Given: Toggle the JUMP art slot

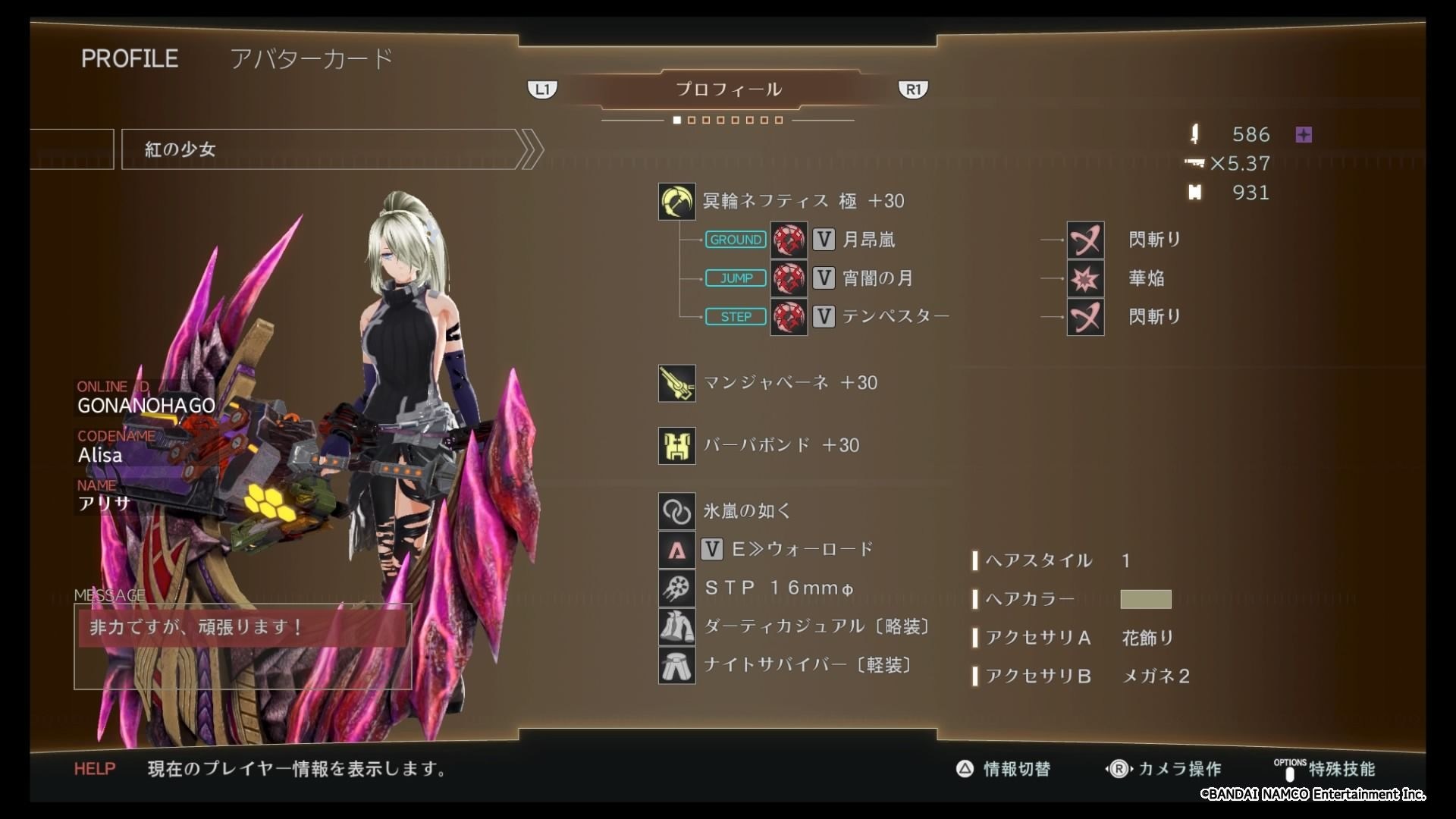Looking at the screenshot, I should (x=735, y=278).
